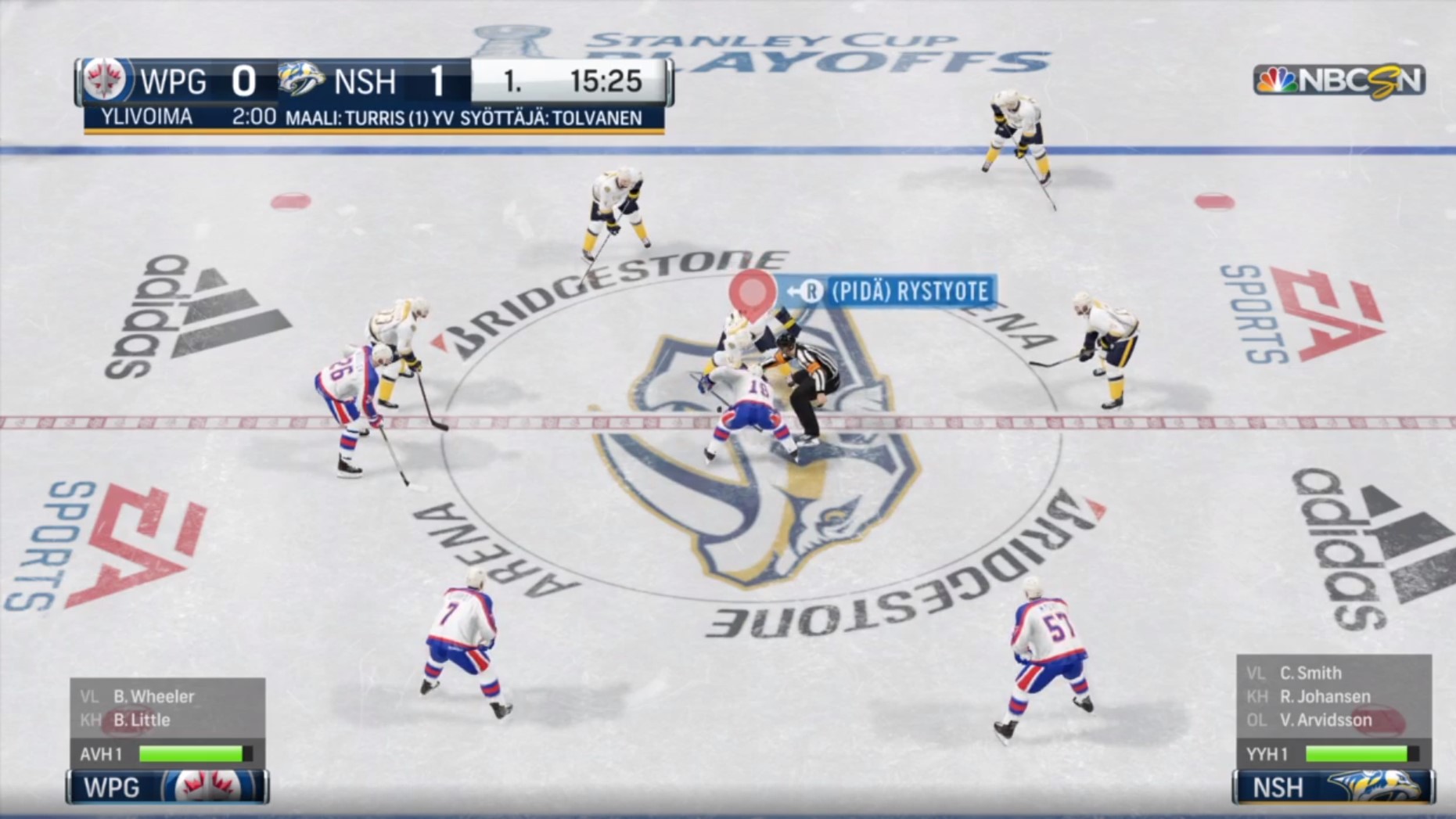This screenshot has height=819, width=1456.
Task: Click the NSH team badge under the line panel
Action: 1333,787
